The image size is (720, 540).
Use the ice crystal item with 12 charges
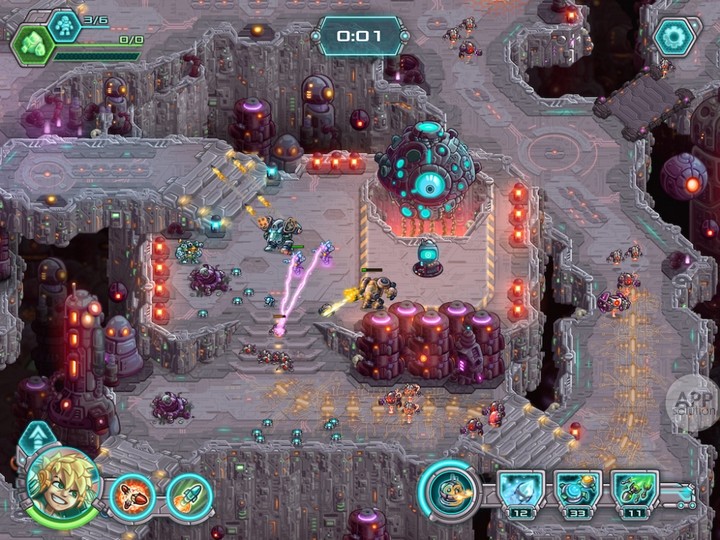pyautogui.click(x=521, y=491)
